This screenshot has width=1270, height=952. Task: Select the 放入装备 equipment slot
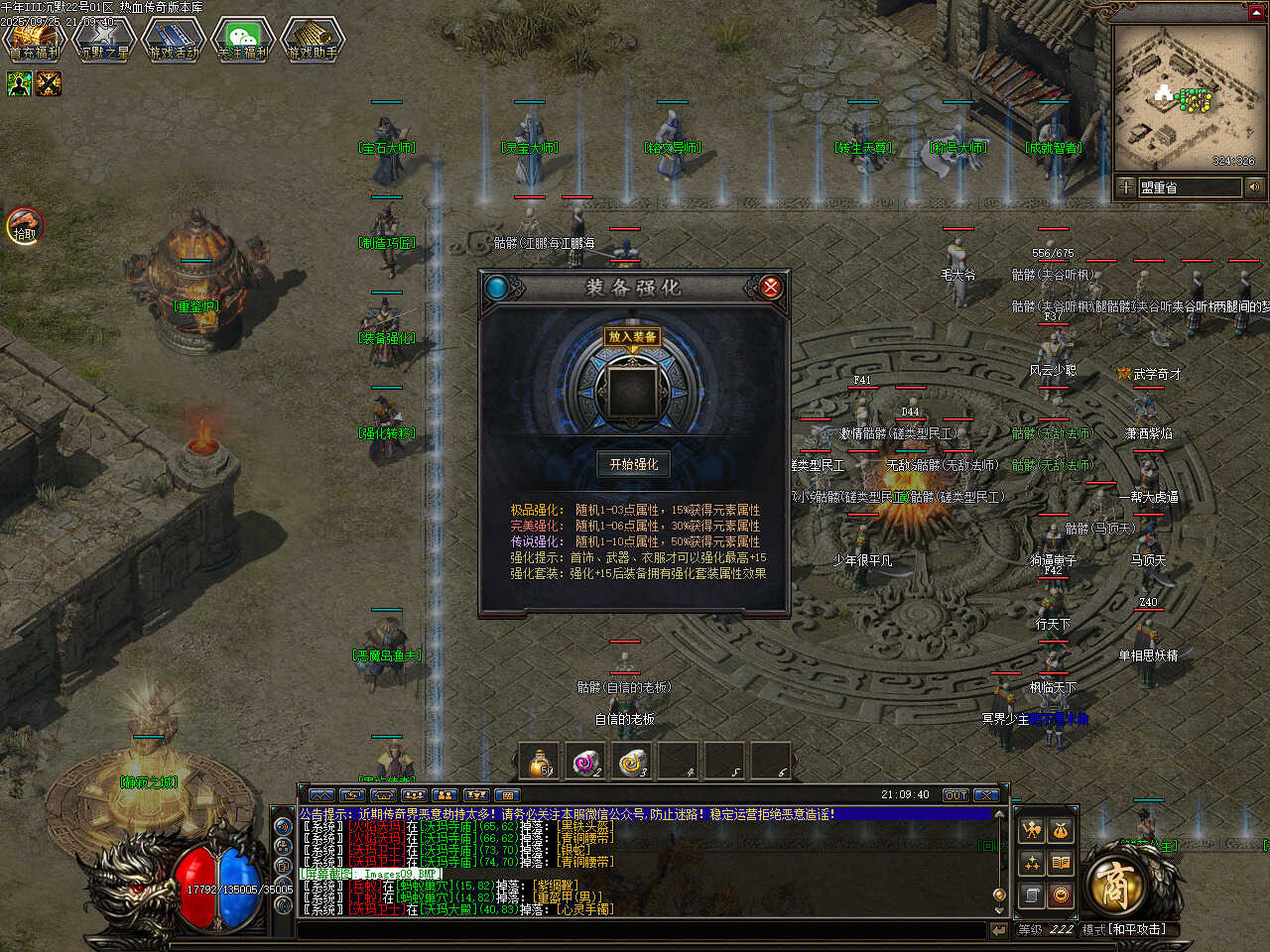pyautogui.click(x=632, y=390)
